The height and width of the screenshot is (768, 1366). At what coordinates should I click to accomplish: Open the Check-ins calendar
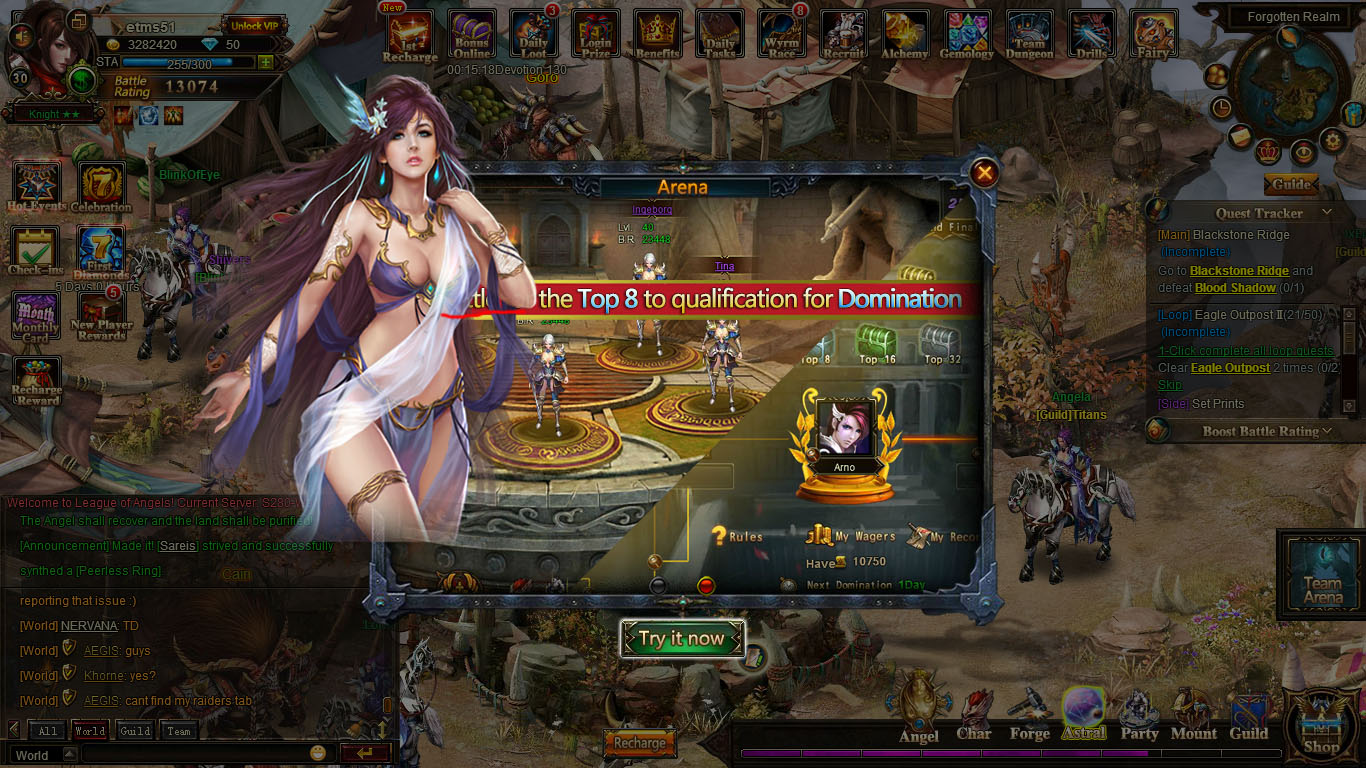pos(36,251)
